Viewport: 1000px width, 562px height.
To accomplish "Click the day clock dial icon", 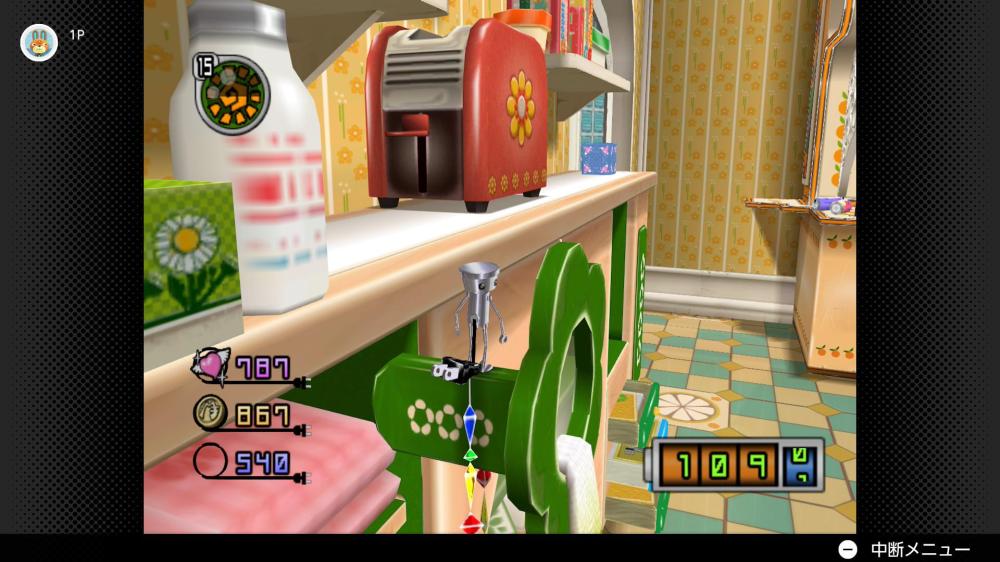I will [233, 95].
